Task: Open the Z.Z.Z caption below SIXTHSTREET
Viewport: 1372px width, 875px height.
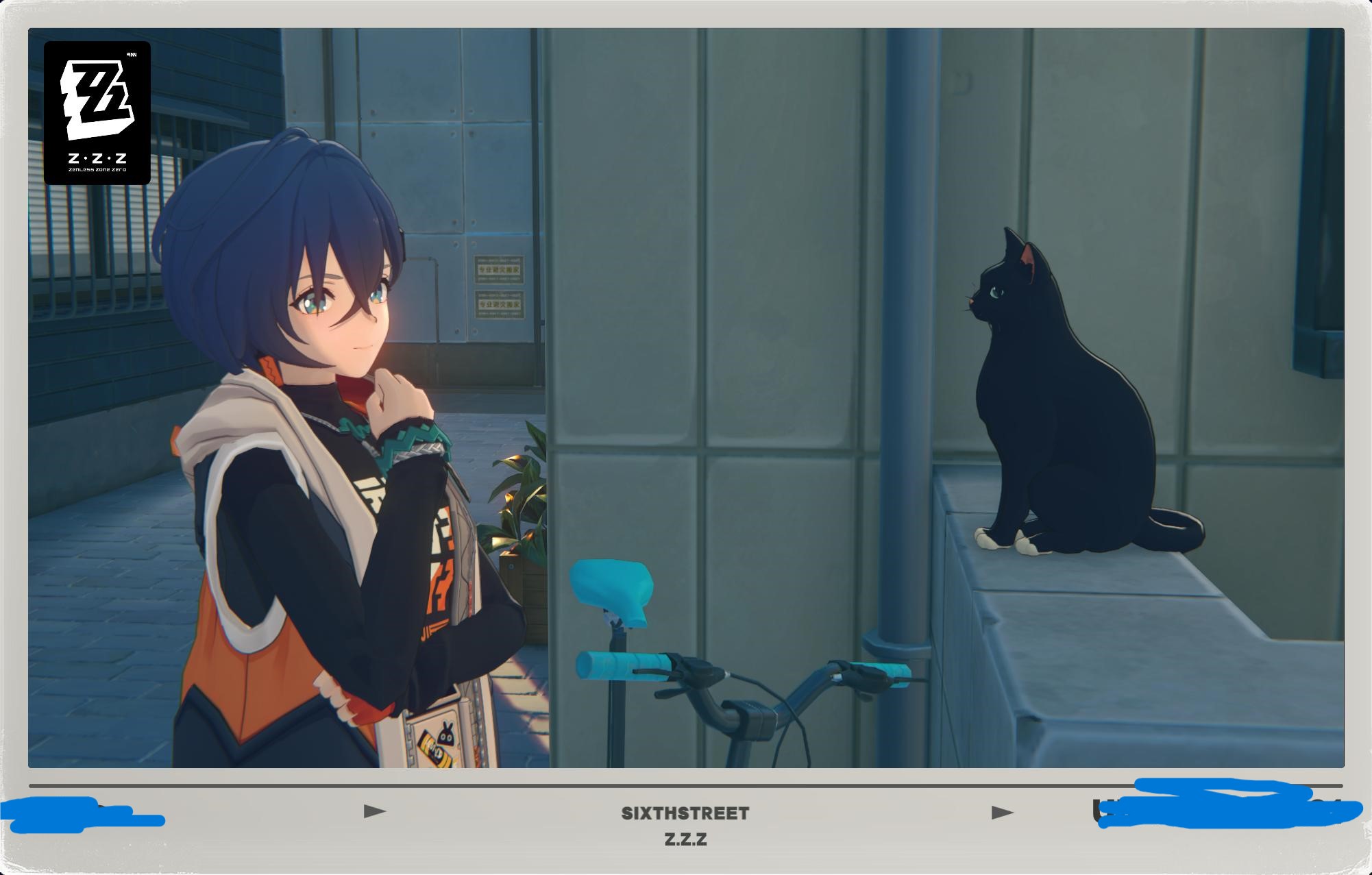Action: point(685,838)
